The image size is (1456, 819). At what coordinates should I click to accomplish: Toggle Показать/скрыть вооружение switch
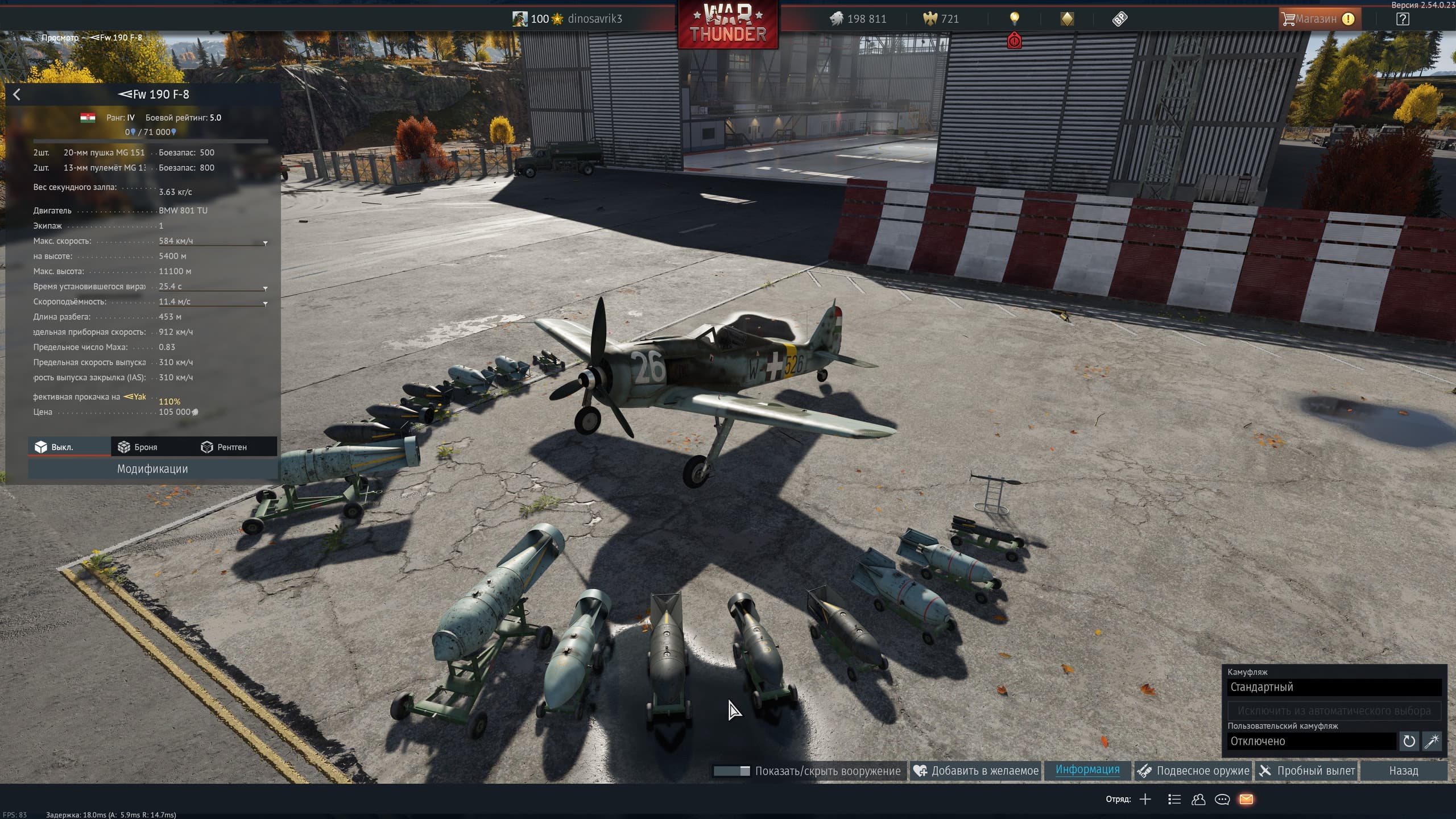pos(731,771)
